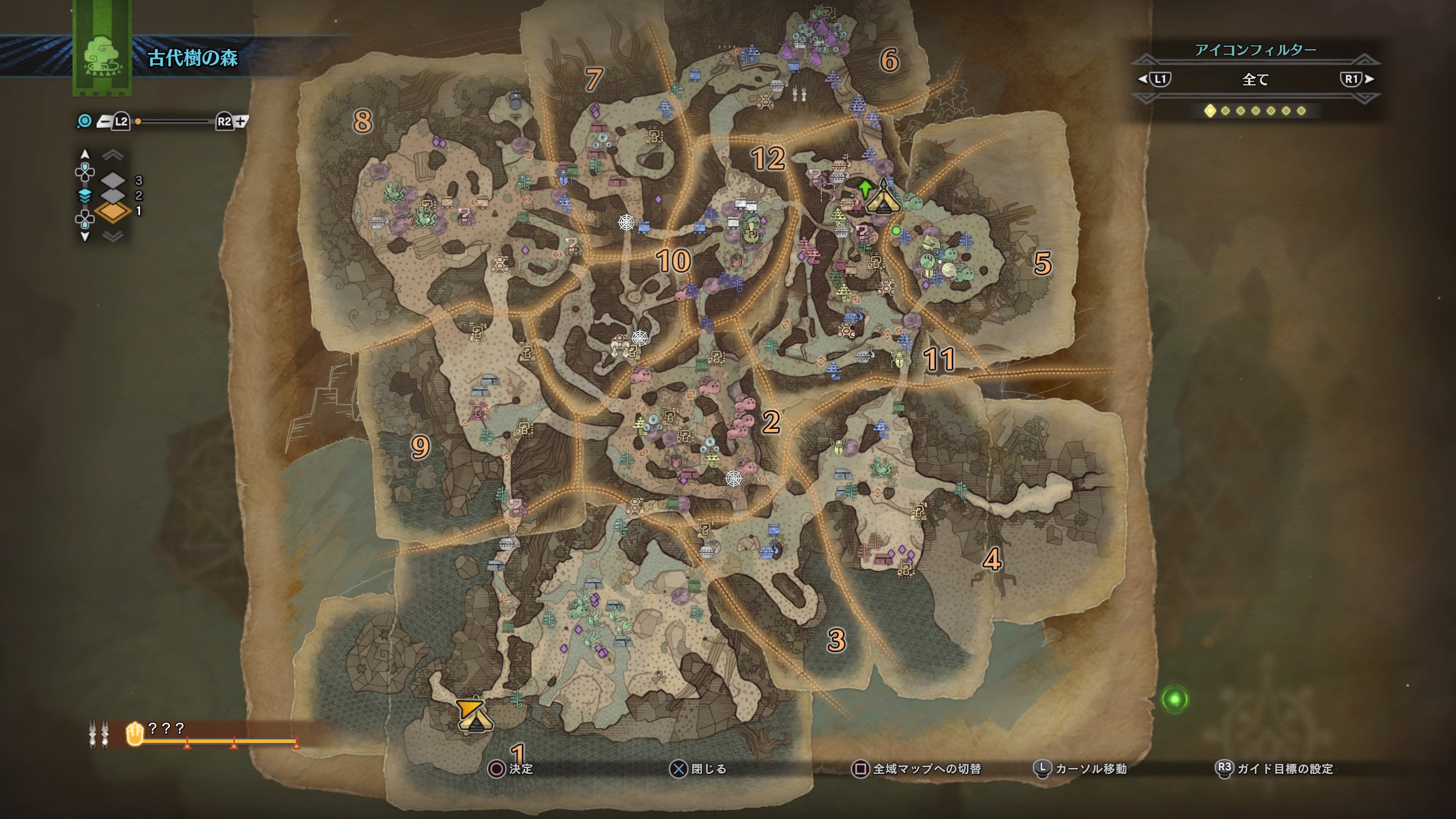This screenshot has width=1456, height=819.
Task: Switch to map floor layer 2
Action: click(x=114, y=196)
